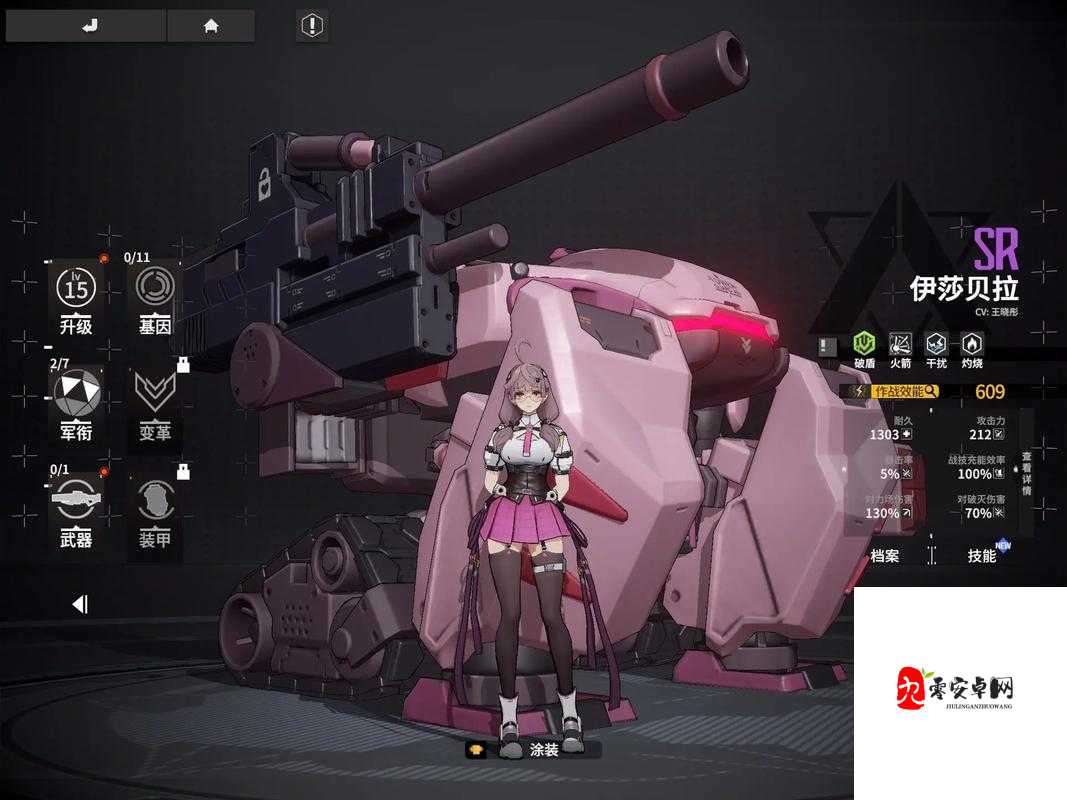Open the 军衔 rank menu
The width and height of the screenshot is (1067, 800).
(x=76, y=406)
